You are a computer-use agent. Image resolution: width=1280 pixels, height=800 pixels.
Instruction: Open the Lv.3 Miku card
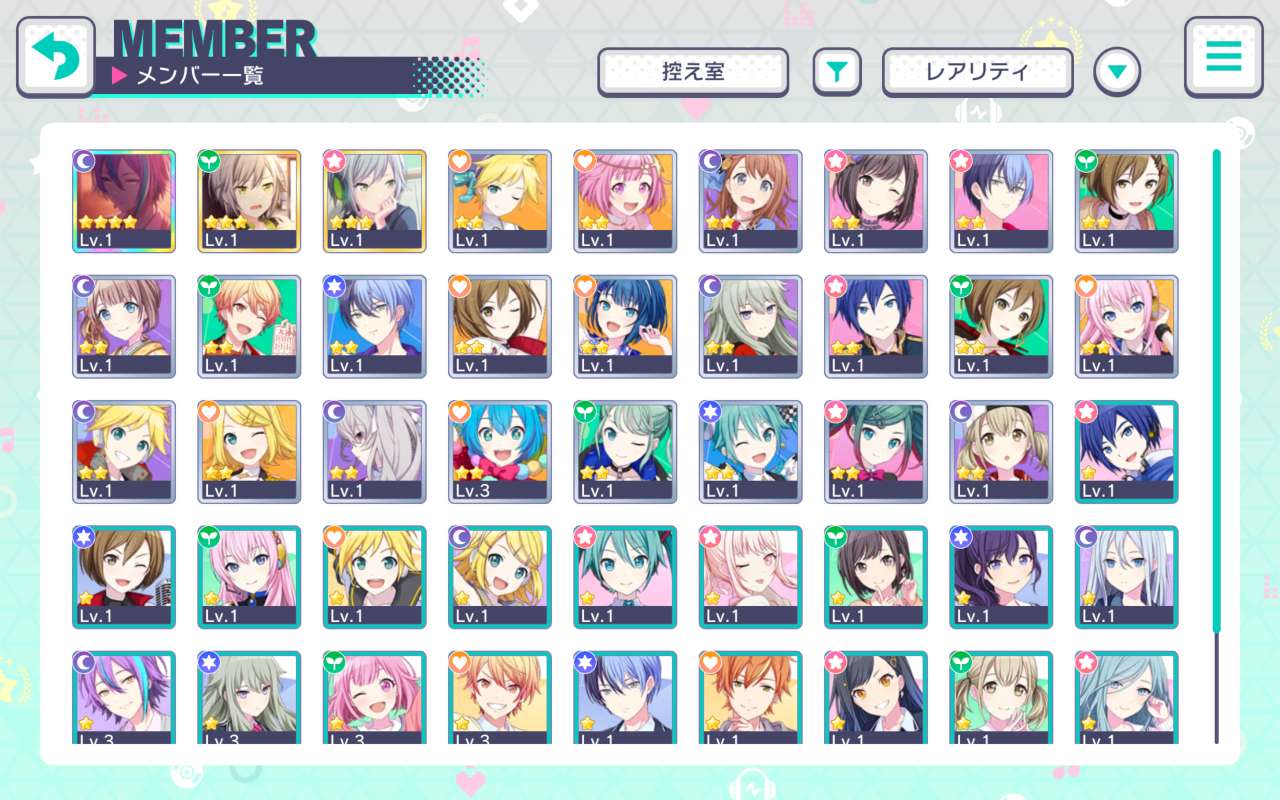499,452
